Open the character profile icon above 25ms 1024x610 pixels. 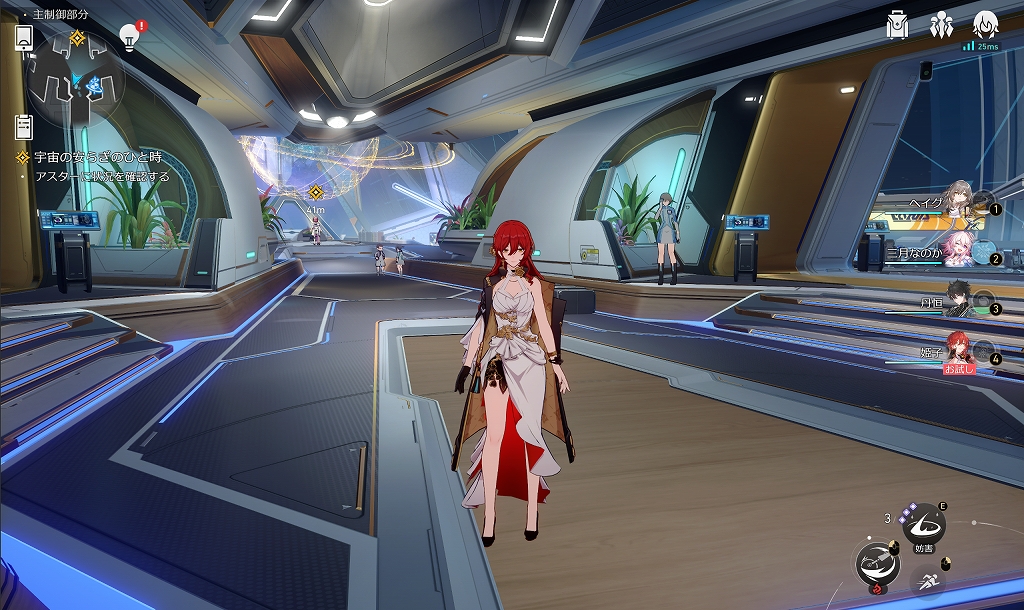986,25
